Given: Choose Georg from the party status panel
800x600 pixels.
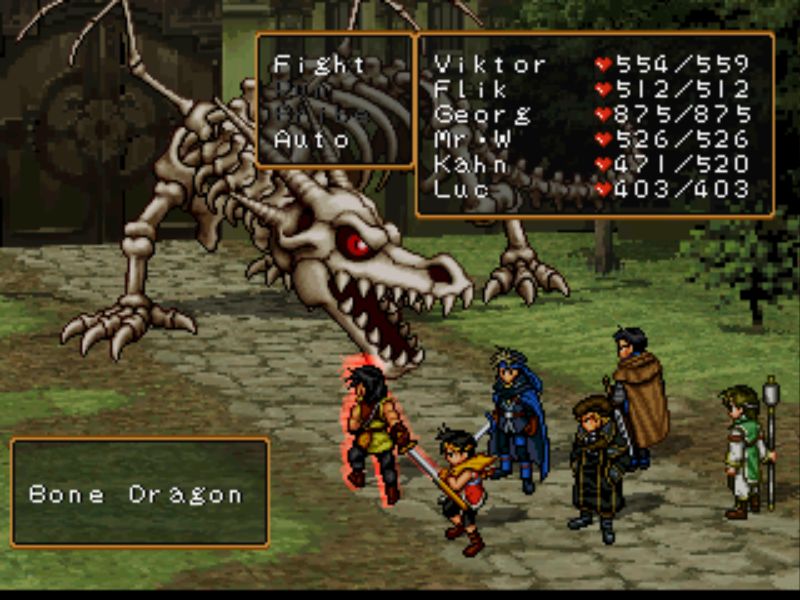Looking at the screenshot, I should [483, 114].
